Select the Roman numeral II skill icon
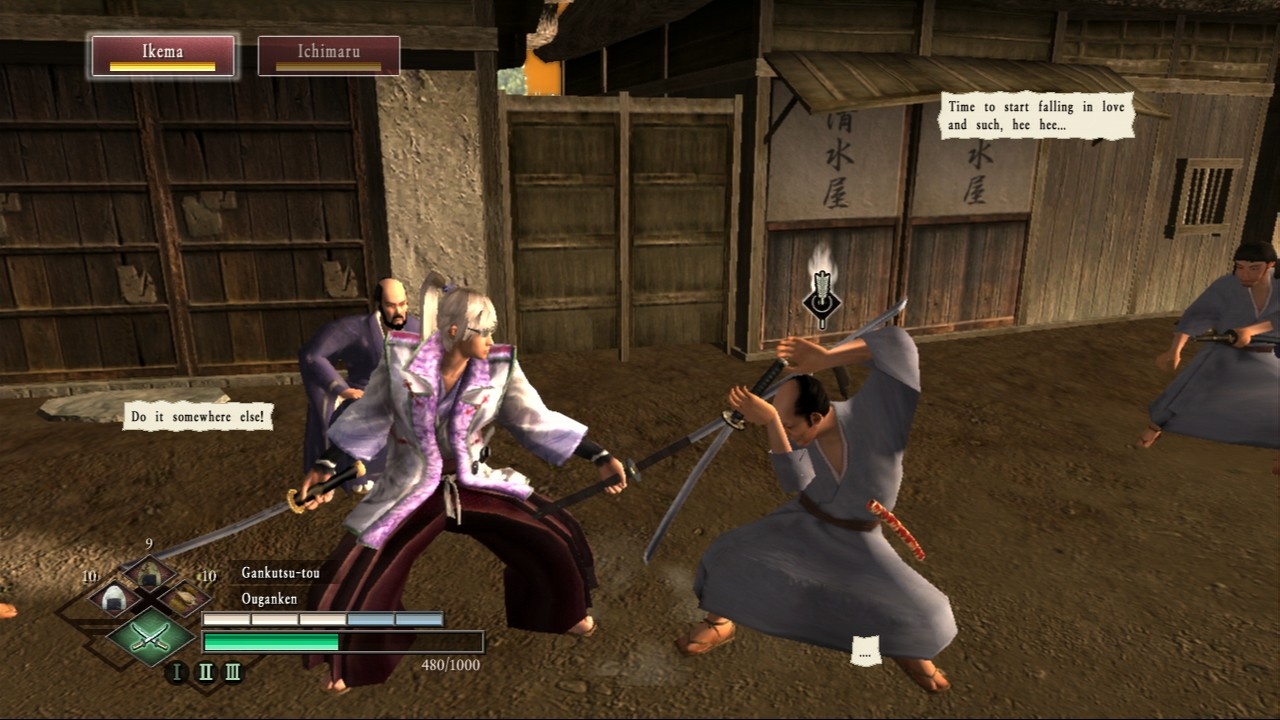This screenshot has width=1280, height=720. point(206,671)
